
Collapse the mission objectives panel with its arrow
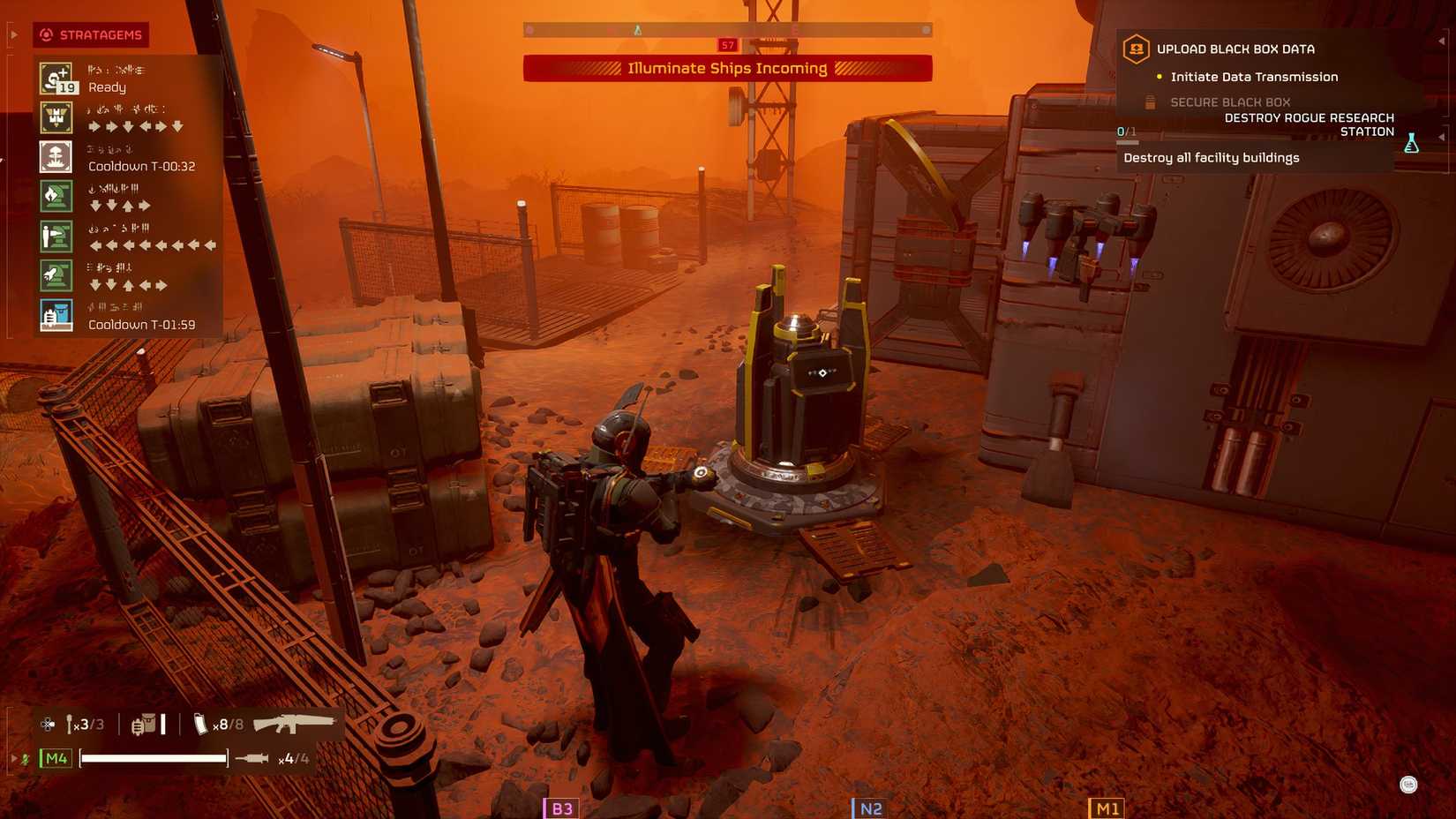pos(1444,41)
